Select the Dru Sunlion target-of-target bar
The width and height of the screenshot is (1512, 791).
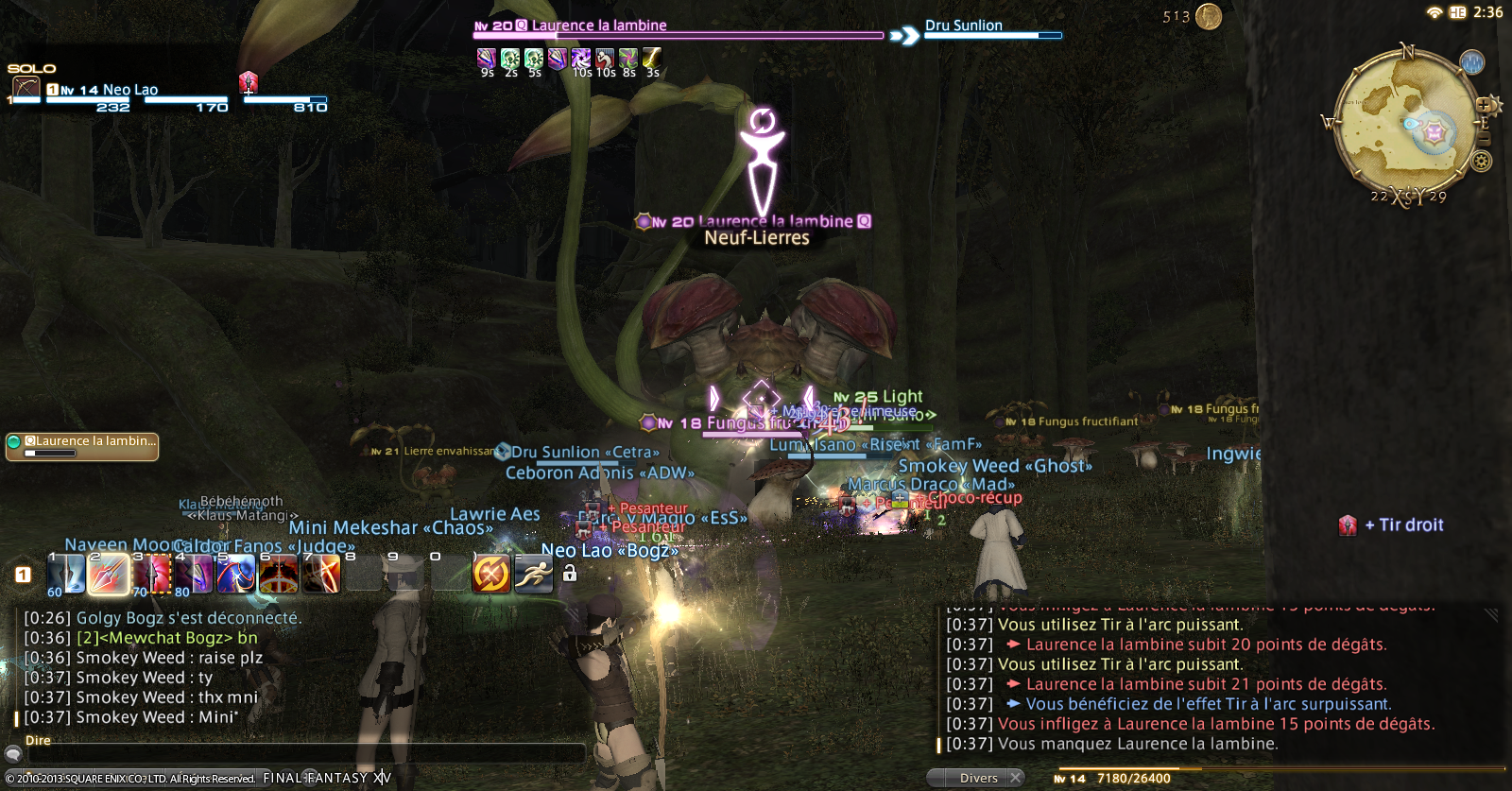[x=992, y=28]
